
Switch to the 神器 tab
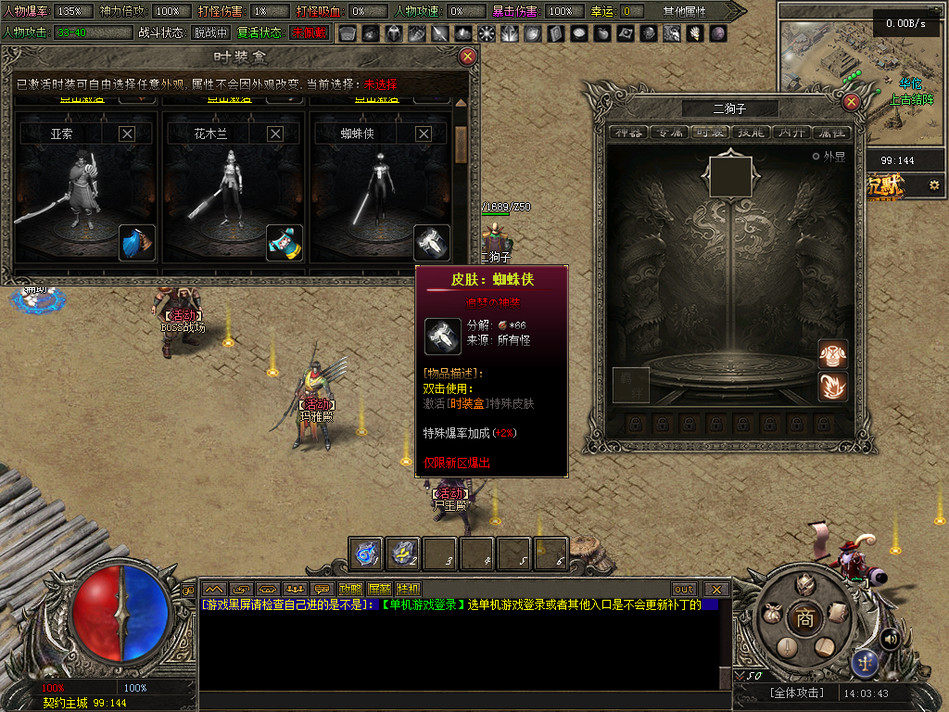point(627,132)
